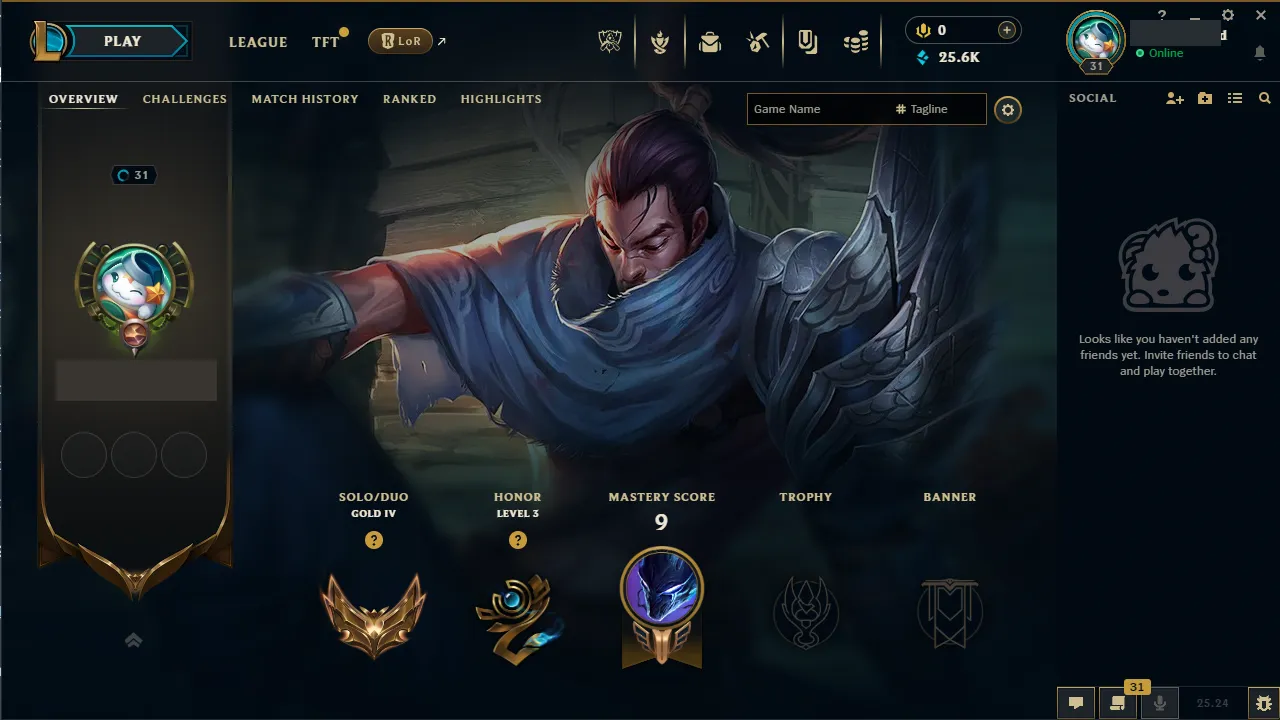The width and height of the screenshot is (1280, 720).
Task: Toggle the chat bubble panel
Action: pos(1075,703)
